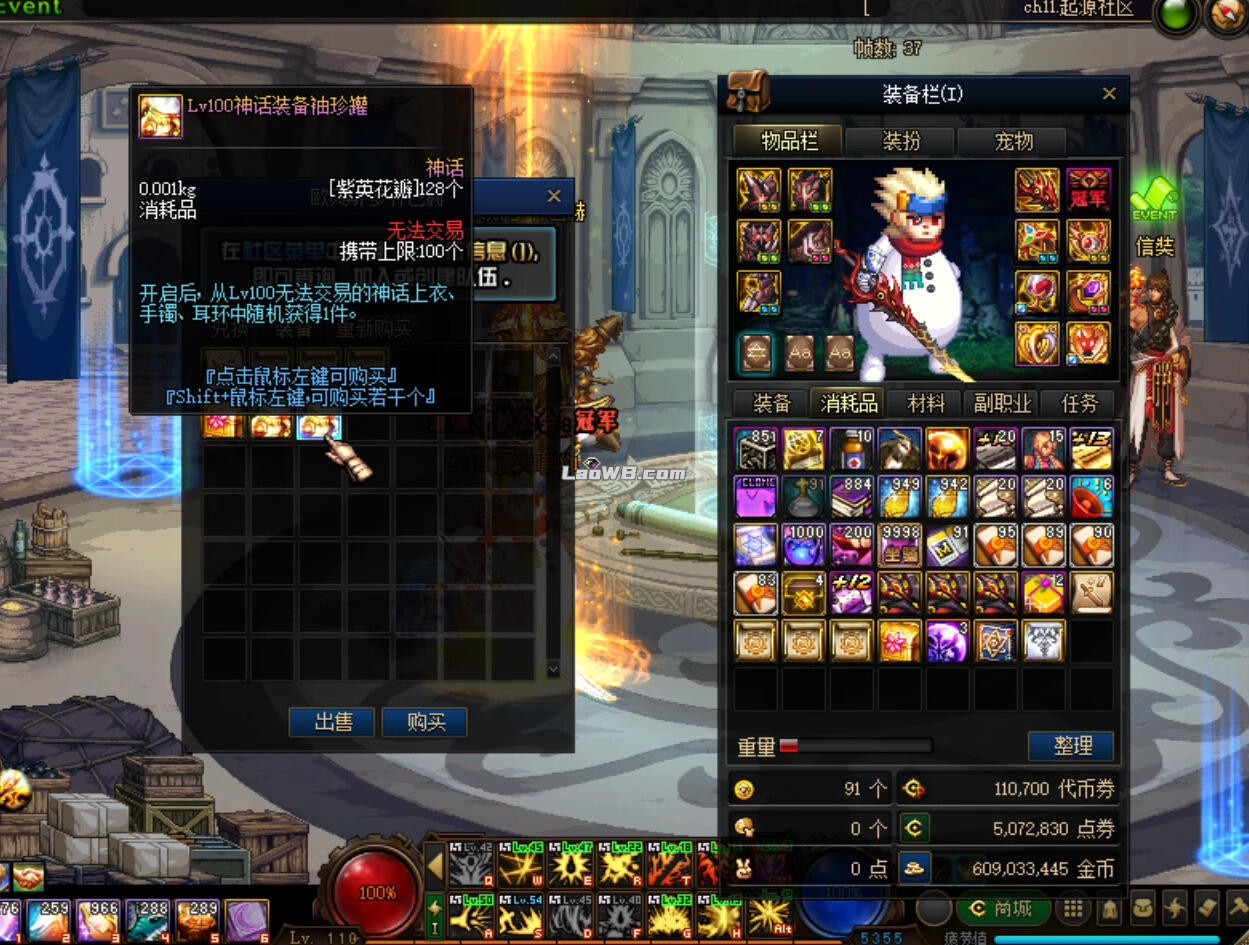View the 任务 item category
Viewport: 1249px width, 945px height.
pyautogui.click(x=1080, y=403)
